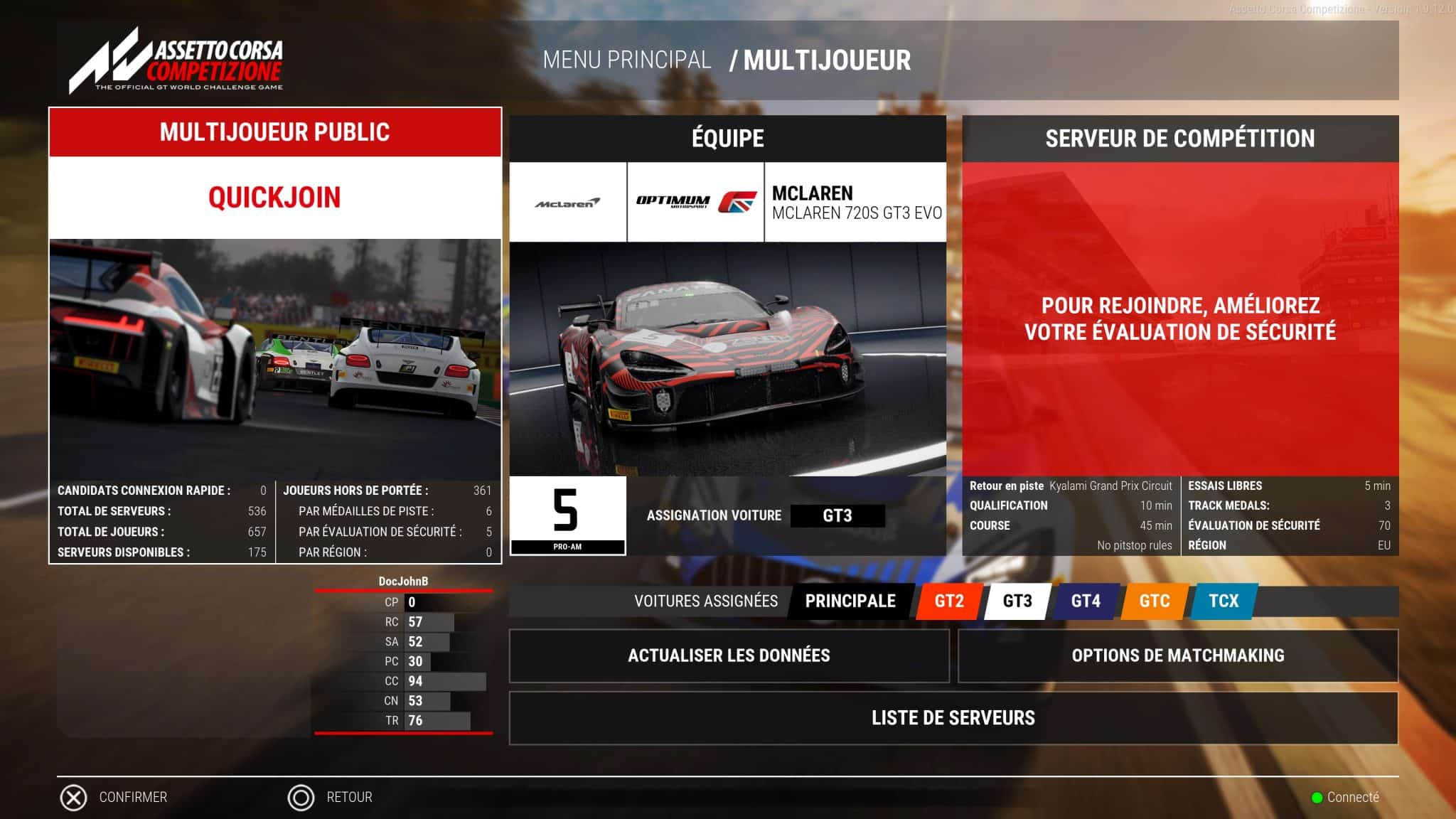Viewport: 1456px width, 819px height.
Task: Open the Voitures Assignées section
Action: tap(707, 601)
